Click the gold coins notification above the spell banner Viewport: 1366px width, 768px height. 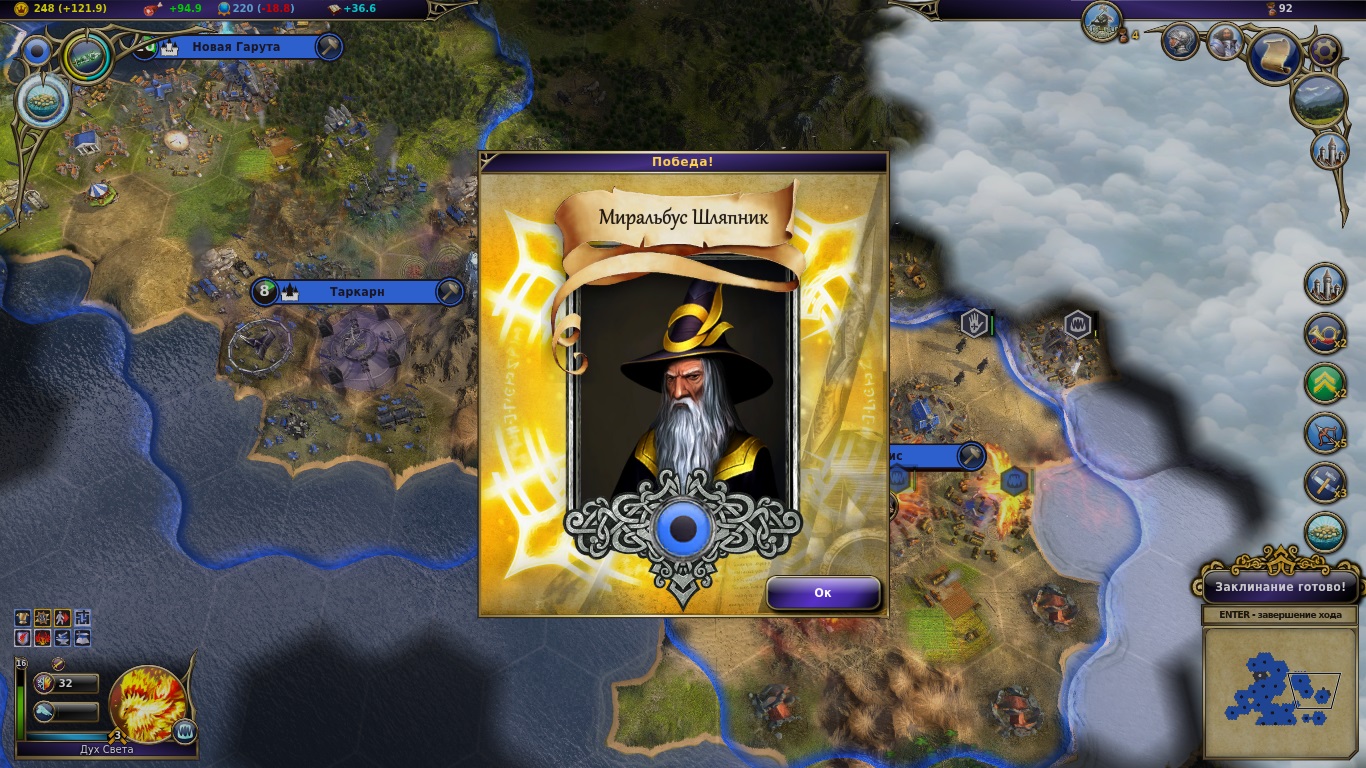click(1325, 533)
